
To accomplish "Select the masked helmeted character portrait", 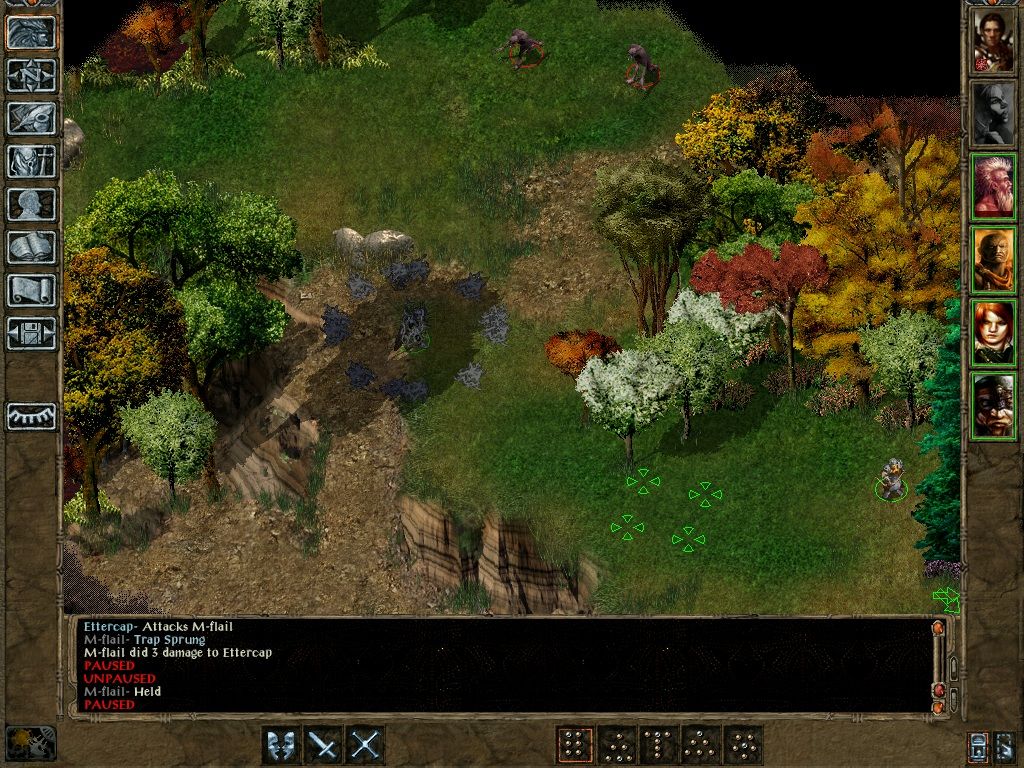I will [x=994, y=405].
